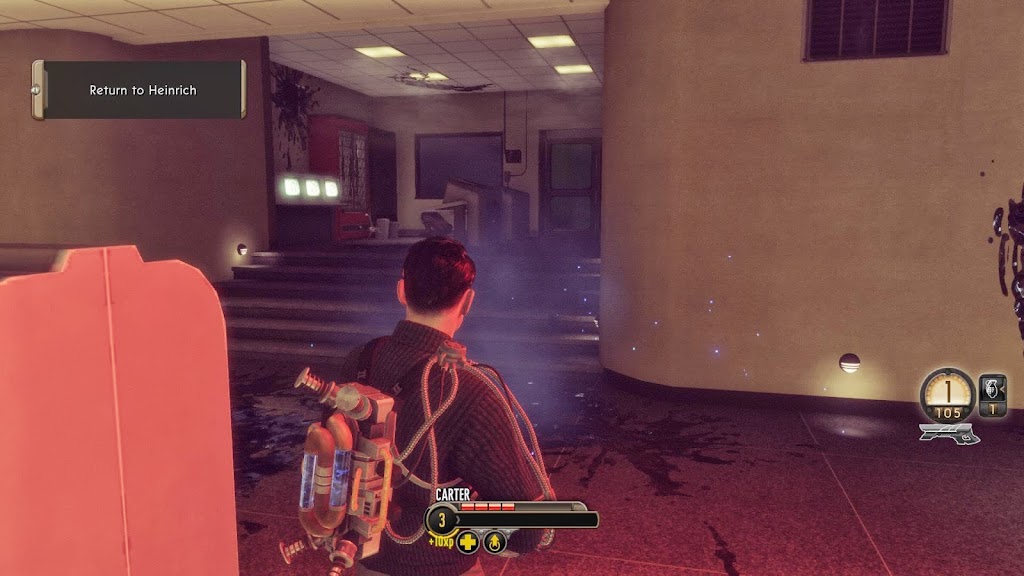Select the grenade slot
Screen dimensions: 1024x576
click(993, 390)
